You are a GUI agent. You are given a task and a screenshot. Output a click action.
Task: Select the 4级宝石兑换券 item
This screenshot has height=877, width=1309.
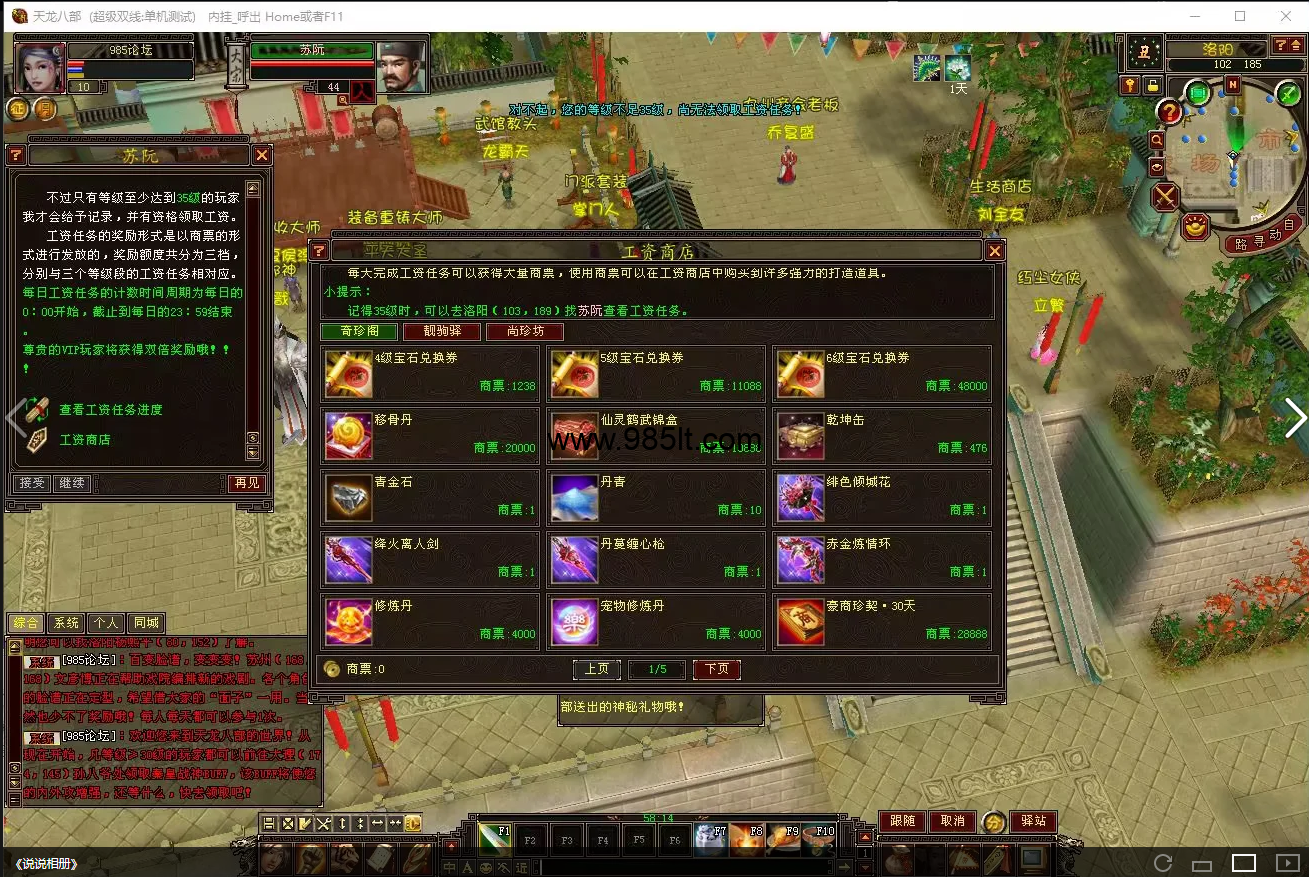430,372
